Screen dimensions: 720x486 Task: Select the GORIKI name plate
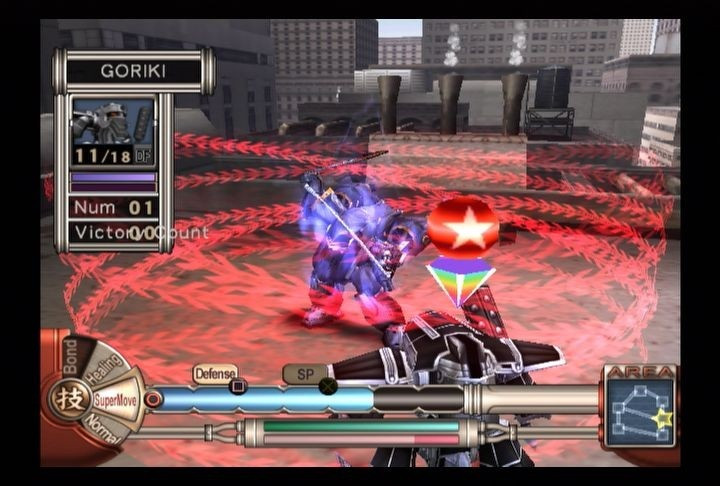133,72
